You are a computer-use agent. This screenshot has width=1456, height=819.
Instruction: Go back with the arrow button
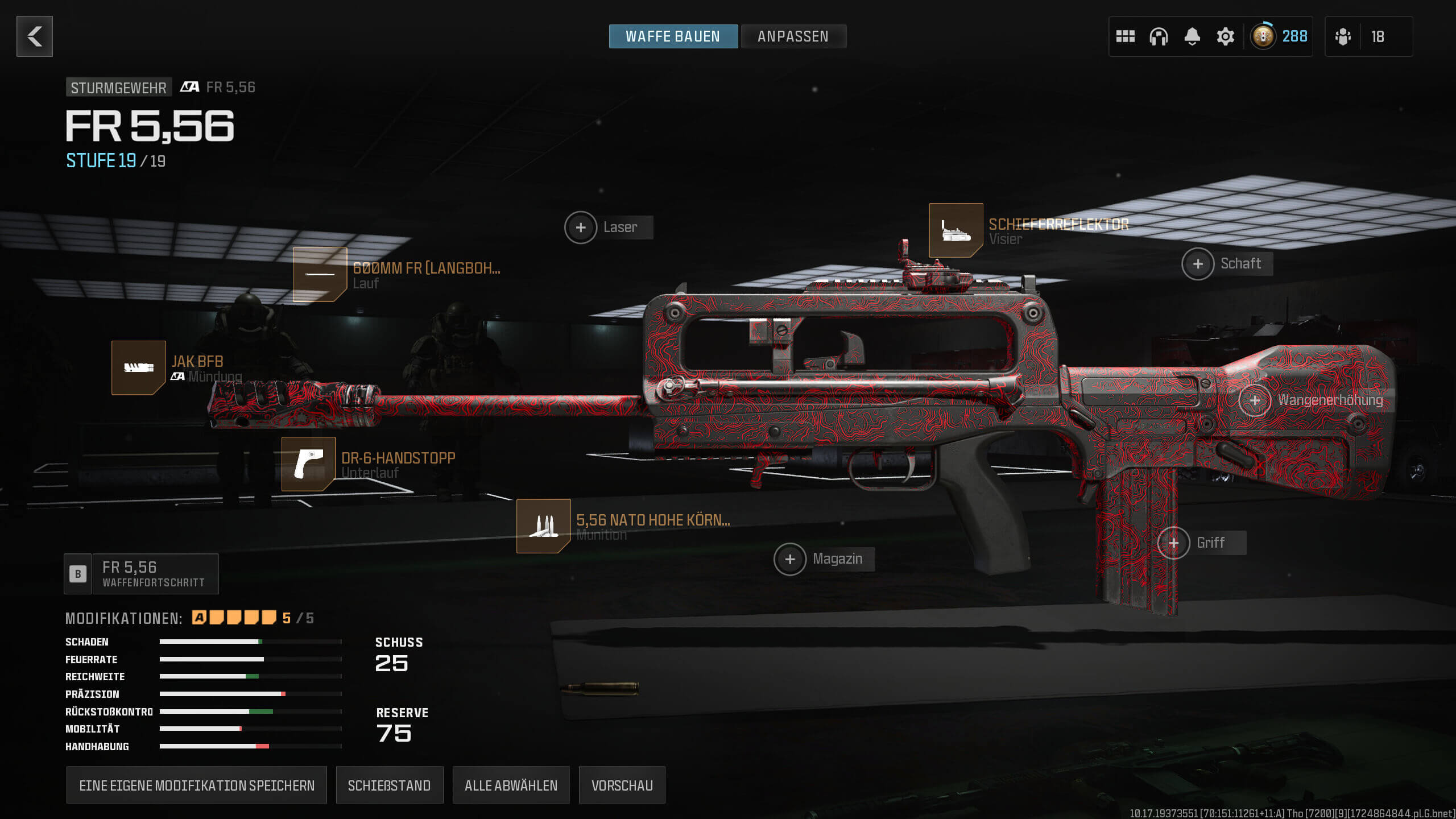35,36
